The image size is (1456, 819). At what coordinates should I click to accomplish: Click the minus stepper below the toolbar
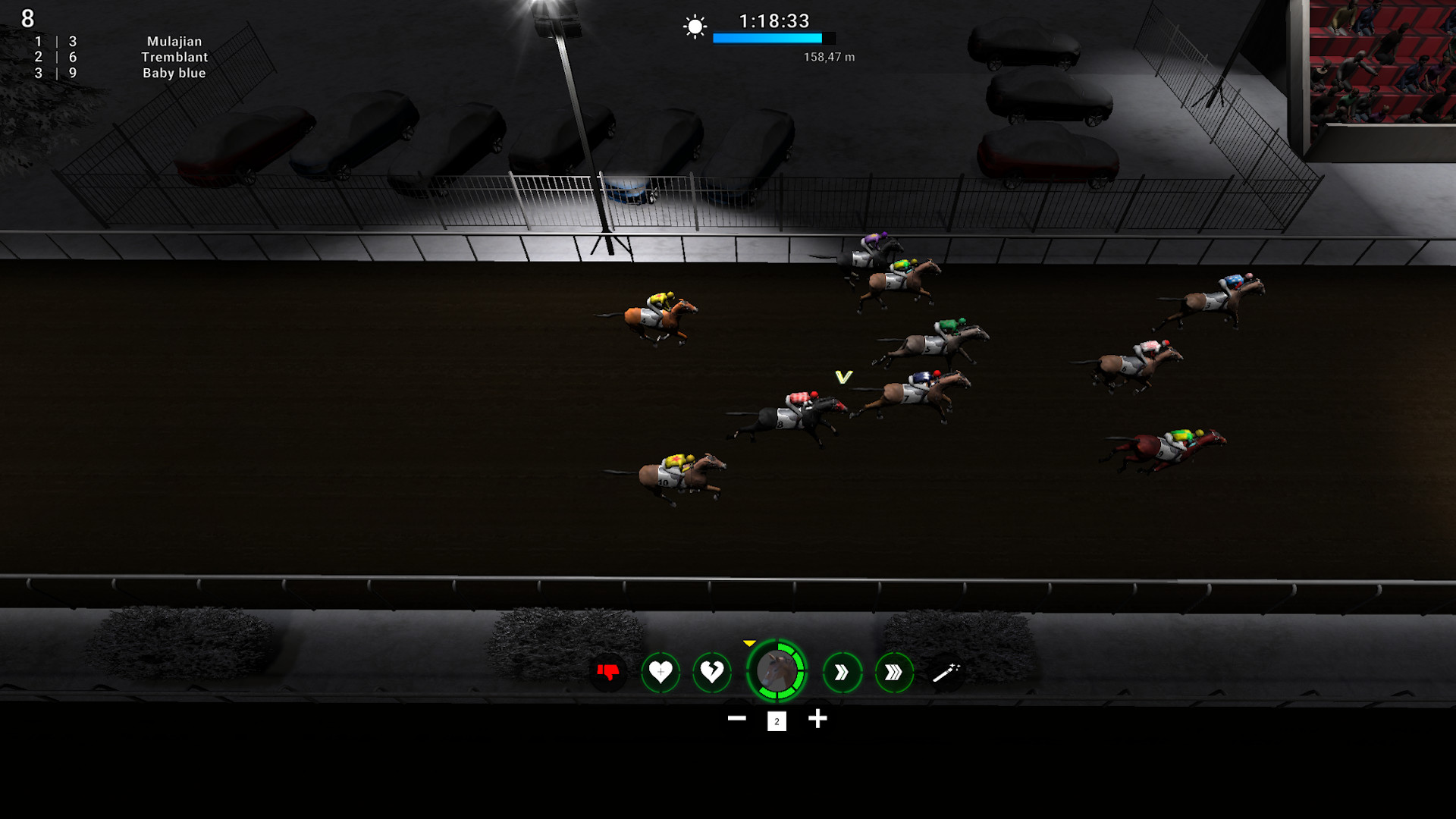click(x=736, y=718)
